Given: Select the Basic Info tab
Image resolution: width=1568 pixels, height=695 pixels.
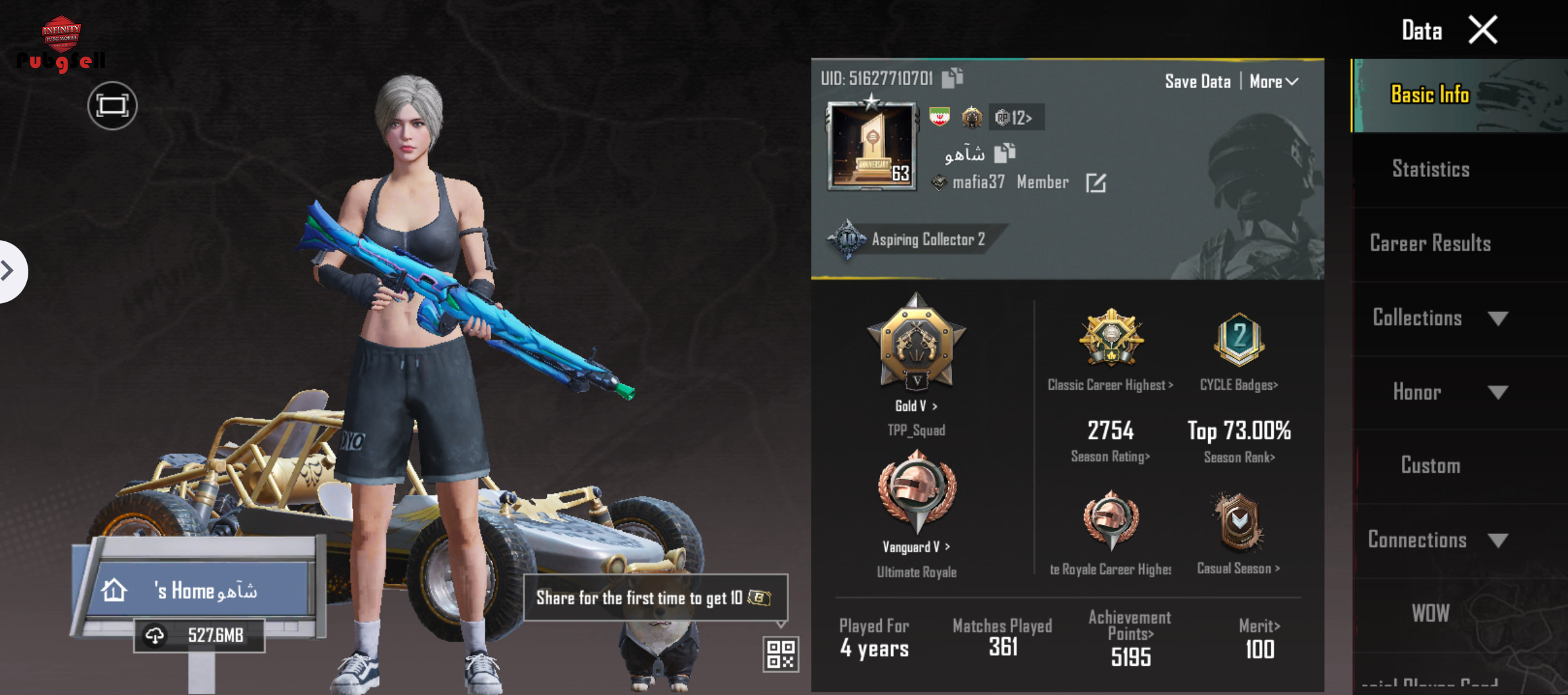Looking at the screenshot, I should 1430,95.
